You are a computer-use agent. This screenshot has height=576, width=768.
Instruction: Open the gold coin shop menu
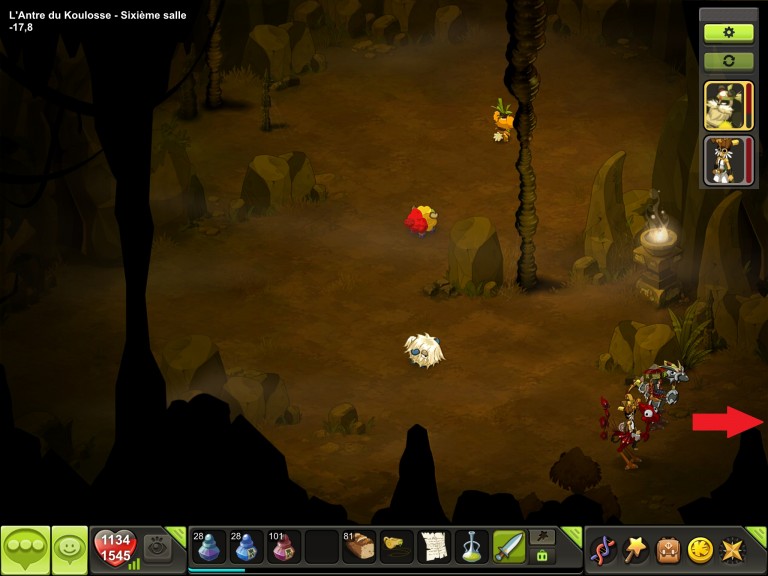pyautogui.click(x=700, y=549)
